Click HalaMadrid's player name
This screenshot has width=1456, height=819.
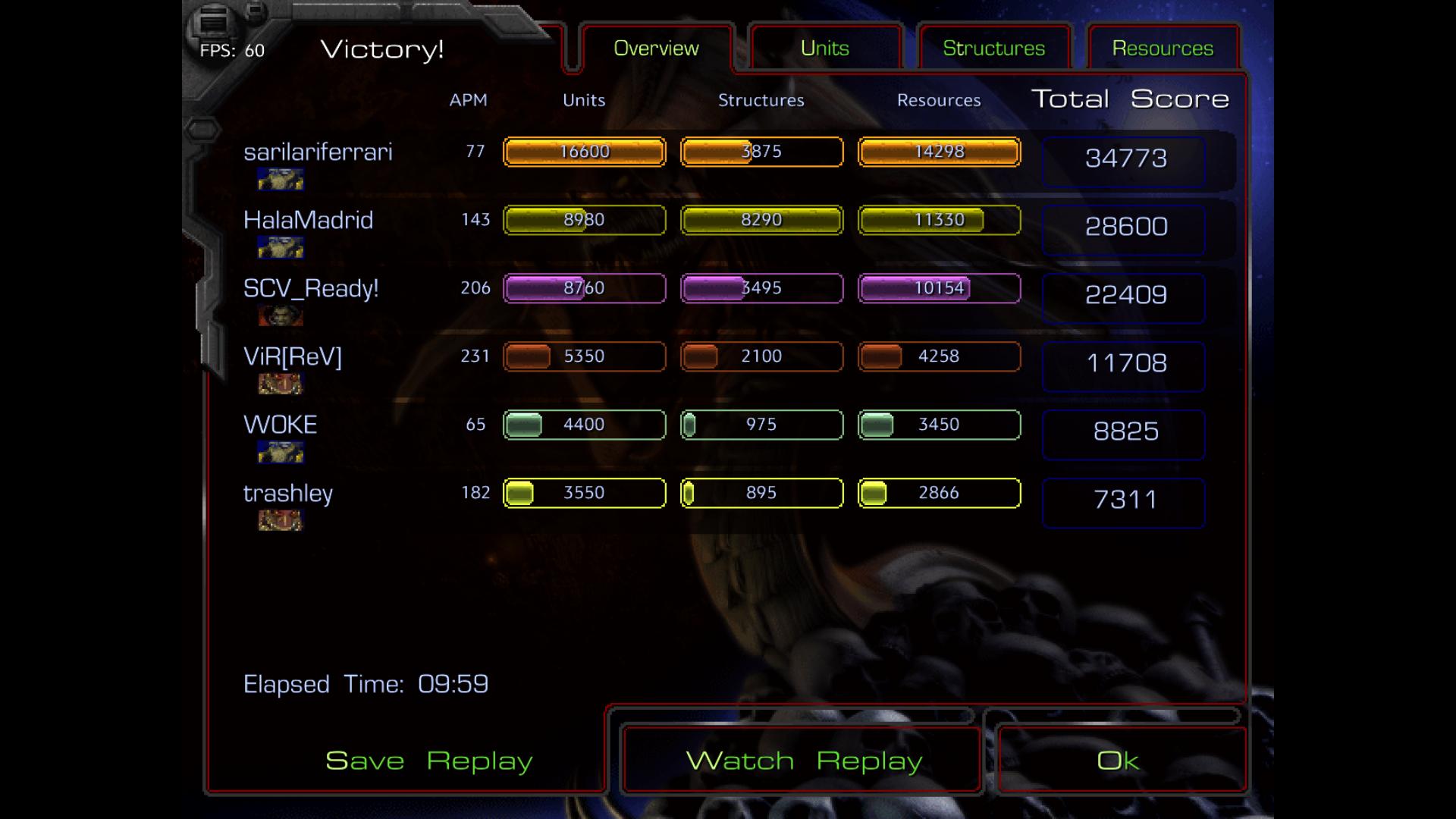point(308,221)
